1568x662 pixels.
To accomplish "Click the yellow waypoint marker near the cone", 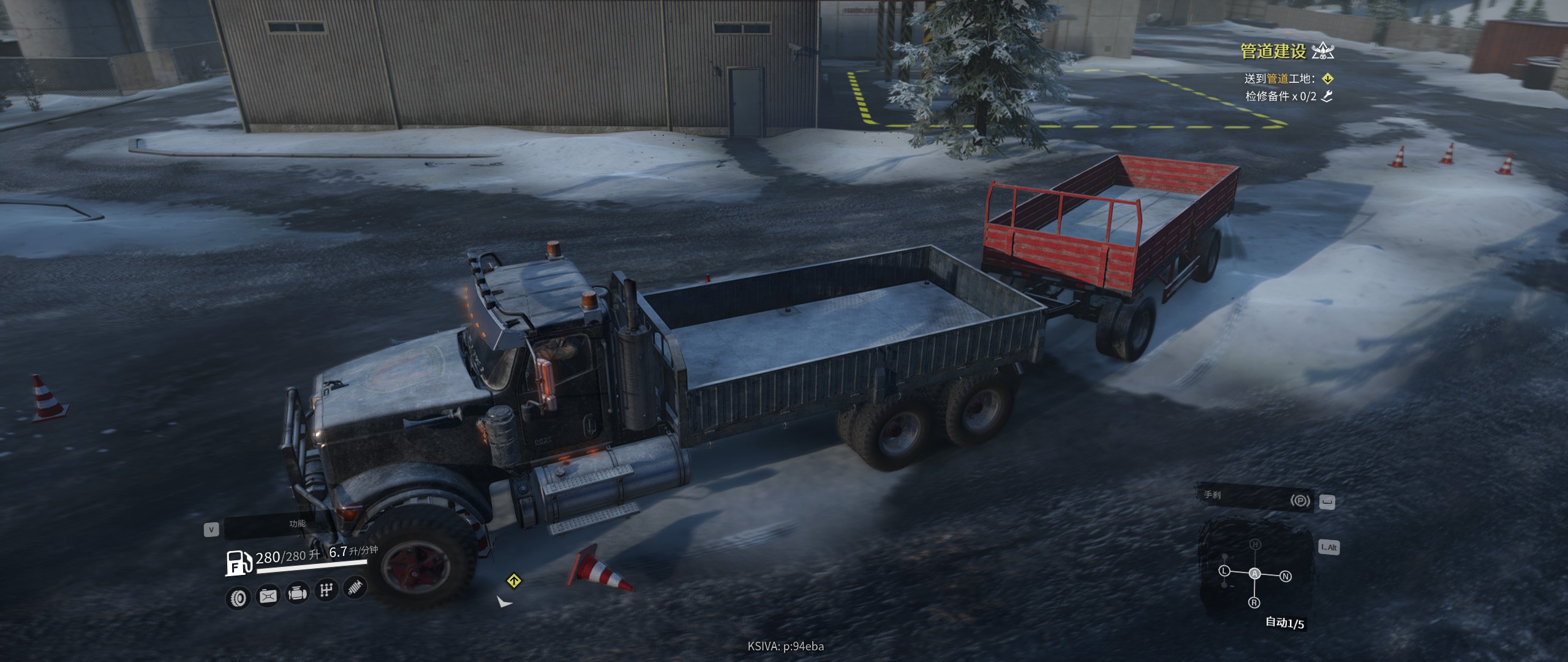I will click(x=513, y=580).
